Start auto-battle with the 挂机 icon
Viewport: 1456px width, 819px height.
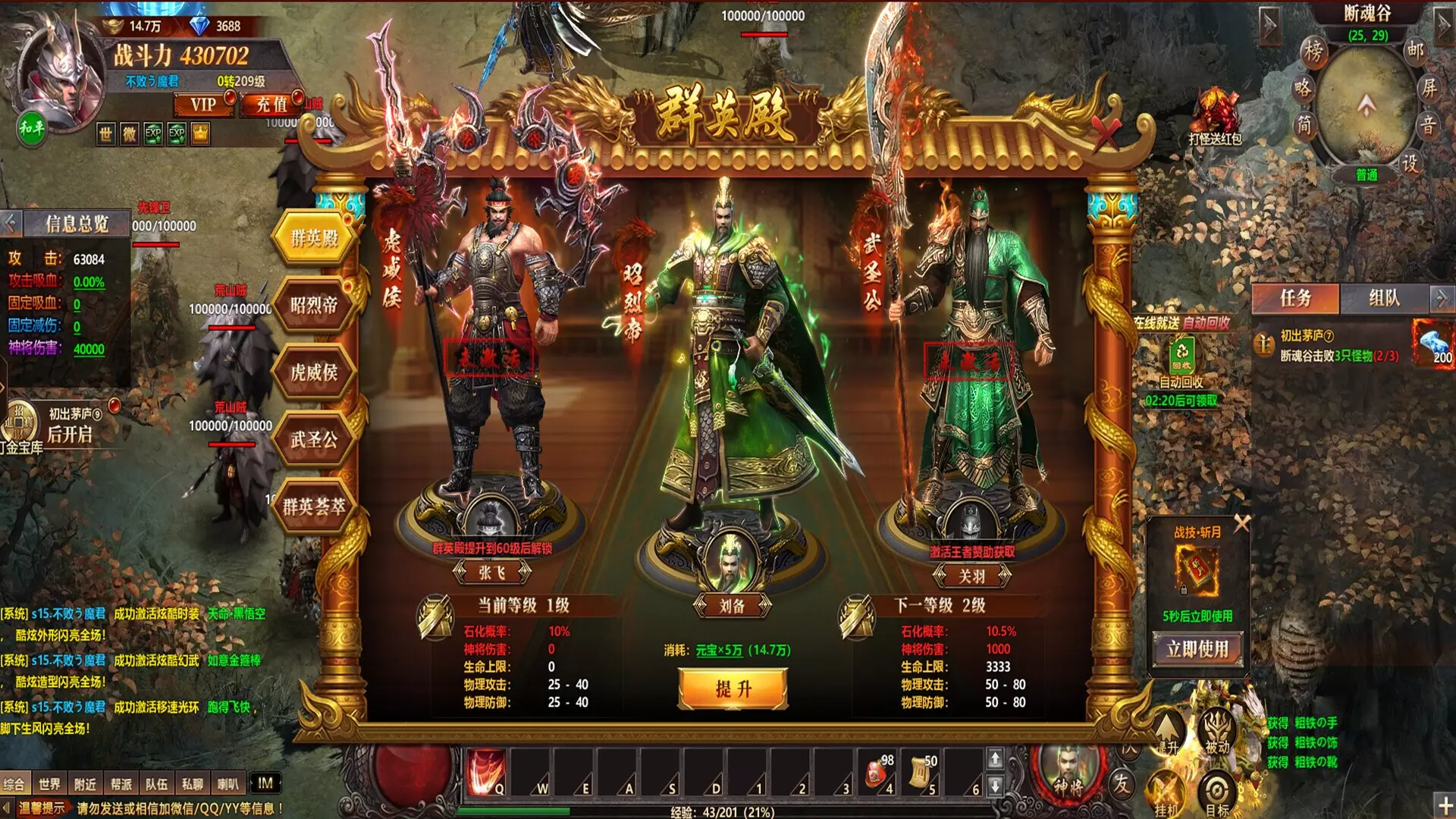1166,789
